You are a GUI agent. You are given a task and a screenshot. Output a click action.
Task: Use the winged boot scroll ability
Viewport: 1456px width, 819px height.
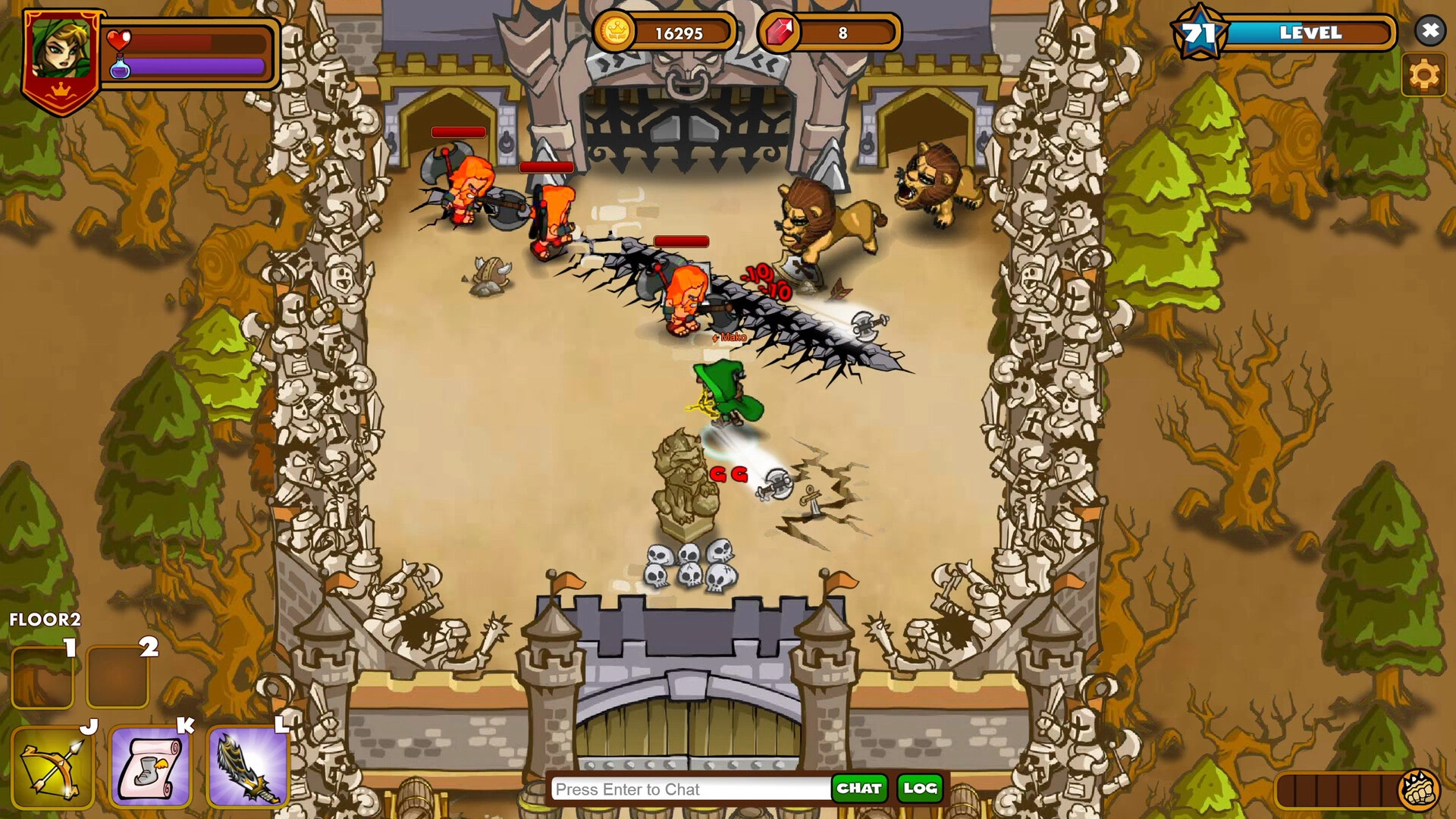[x=150, y=767]
